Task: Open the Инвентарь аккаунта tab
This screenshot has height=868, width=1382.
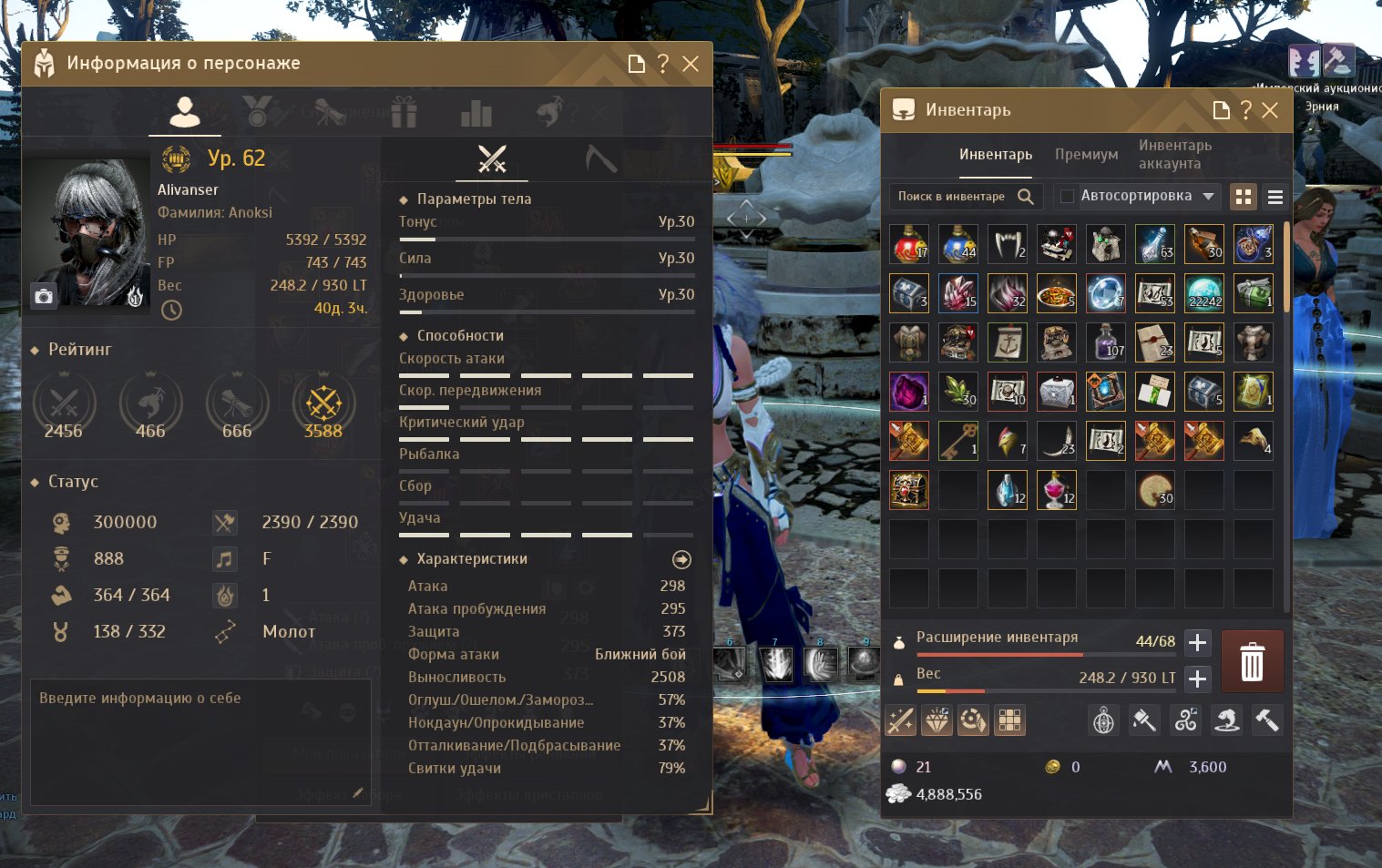Action: tap(1174, 155)
